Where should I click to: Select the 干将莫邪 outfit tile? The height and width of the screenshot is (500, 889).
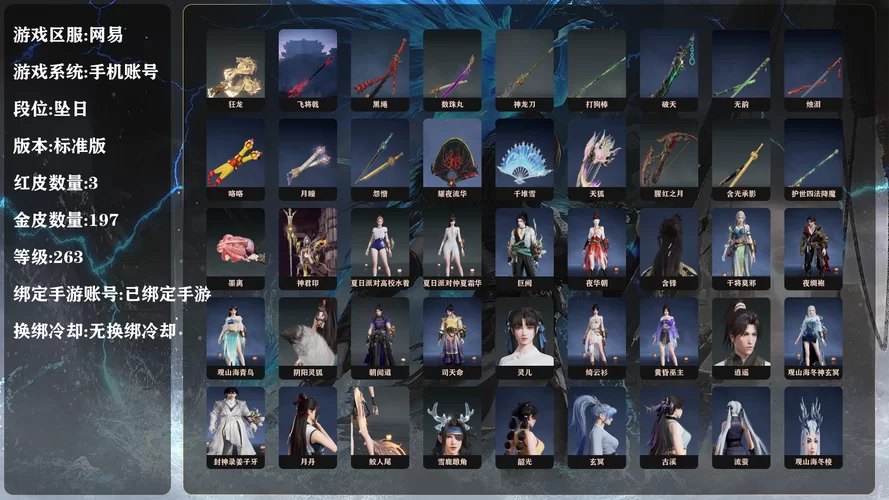[x=741, y=243]
